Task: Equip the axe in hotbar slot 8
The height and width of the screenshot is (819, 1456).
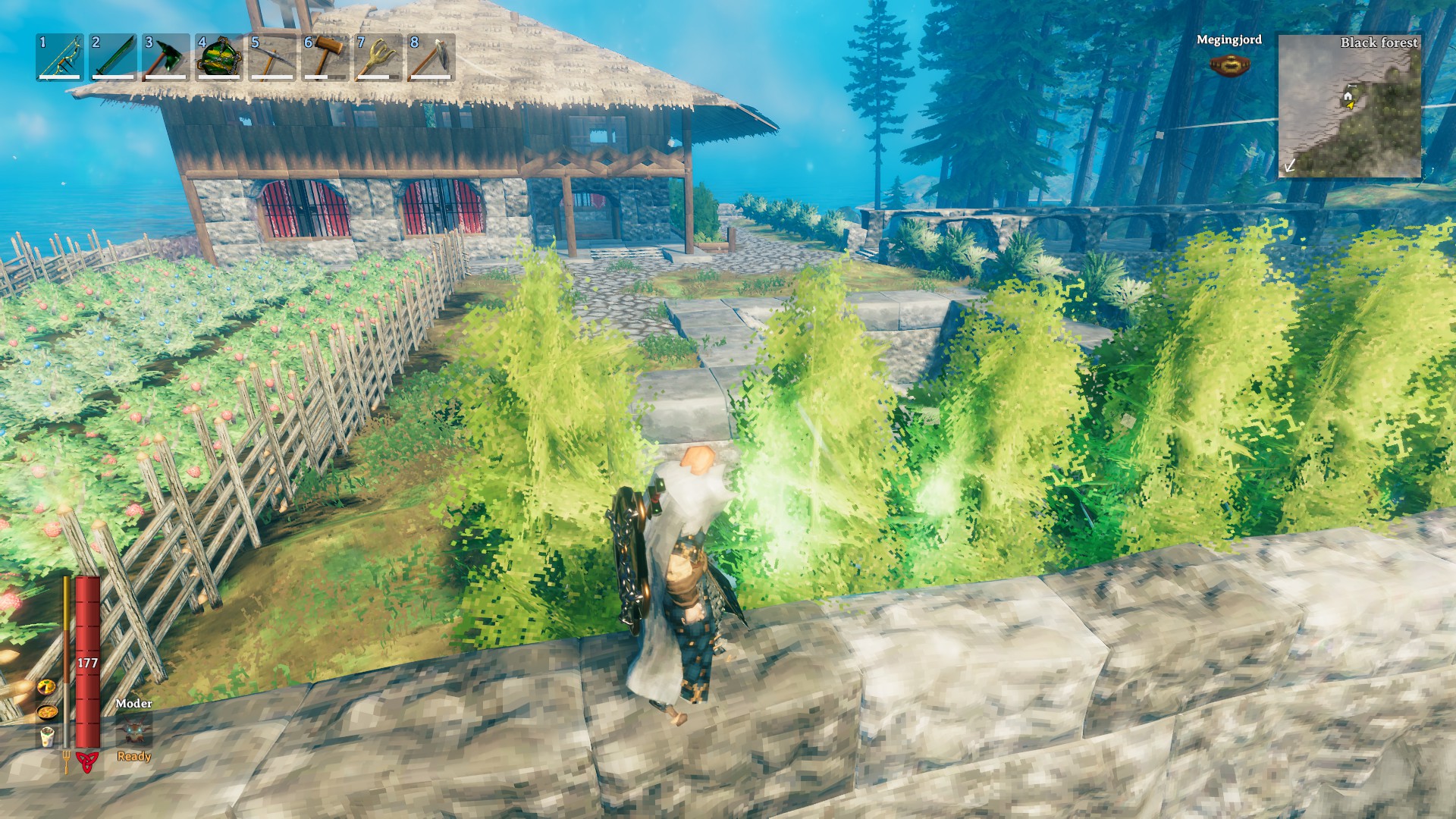Action: pyautogui.click(x=428, y=57)
